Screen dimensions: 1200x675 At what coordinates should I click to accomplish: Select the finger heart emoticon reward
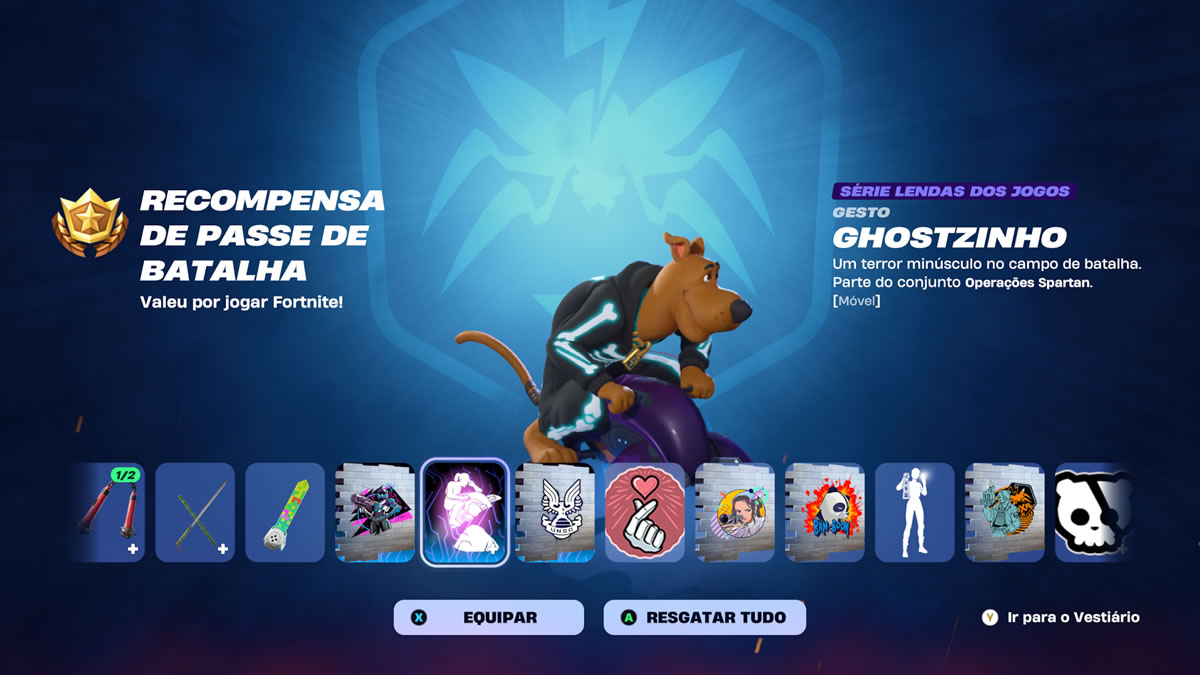645,512
